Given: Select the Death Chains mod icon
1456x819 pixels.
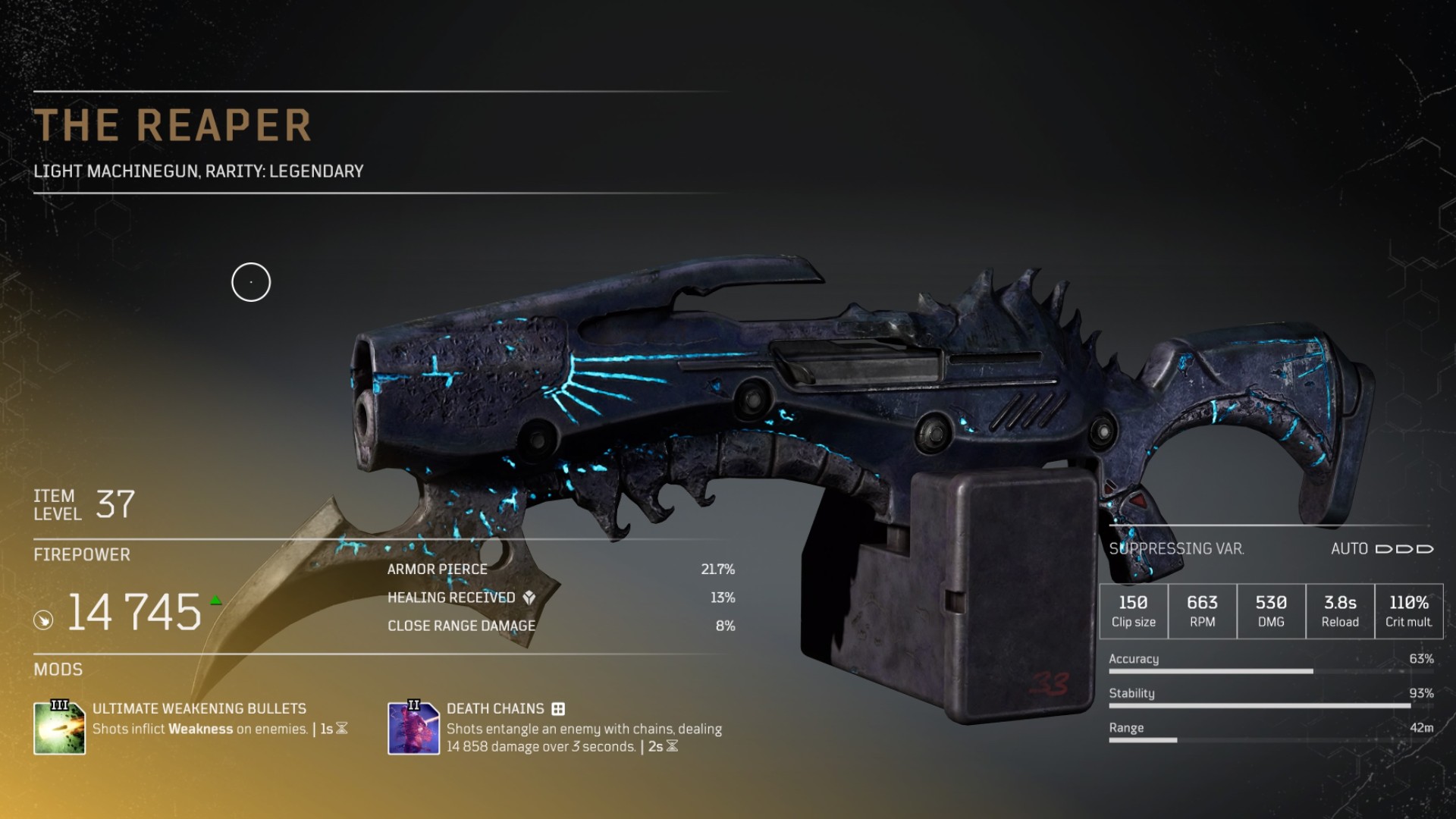Looking at the screenshot, I should 413,728.
